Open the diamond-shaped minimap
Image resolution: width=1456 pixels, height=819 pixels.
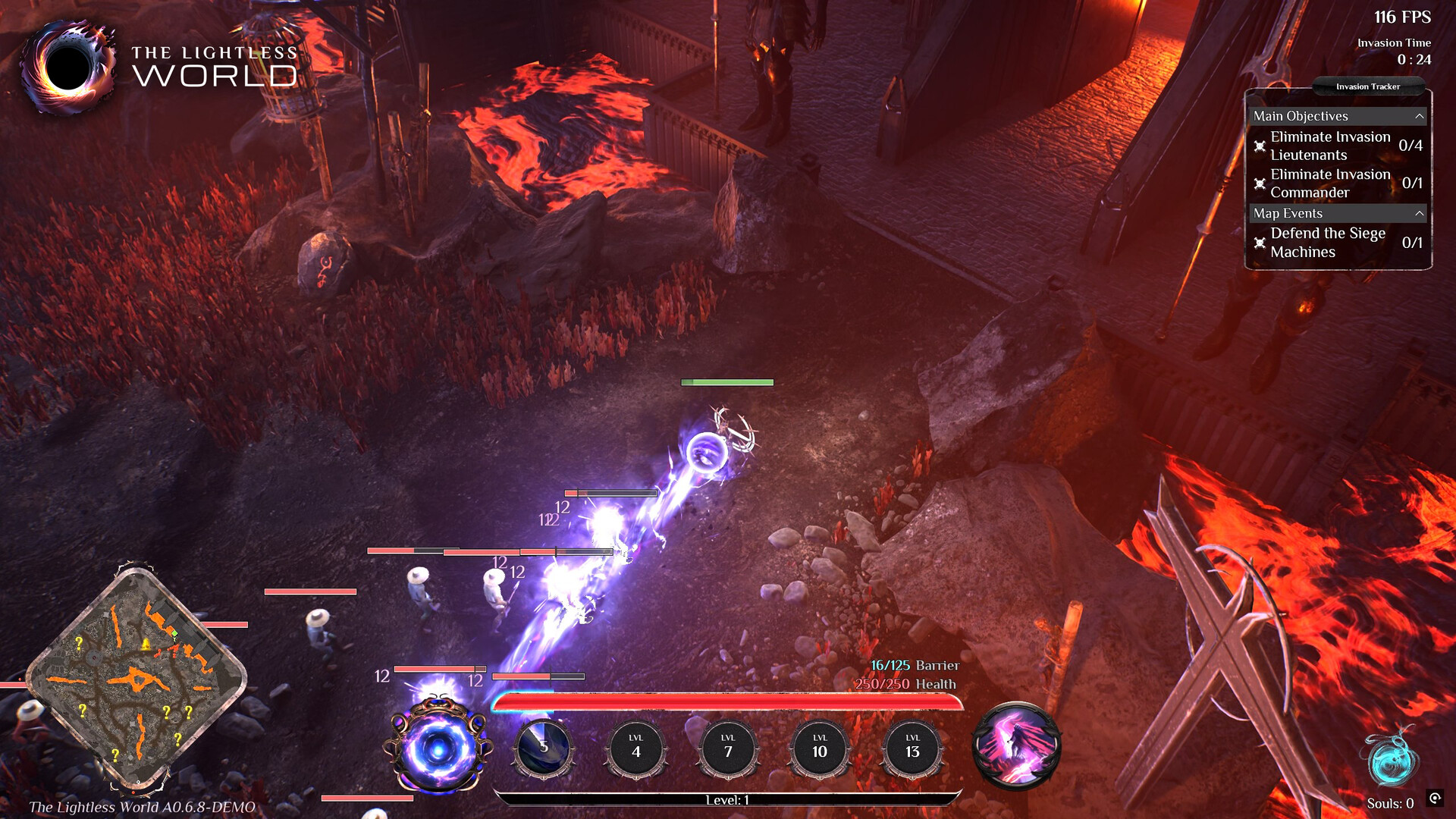pos(136,677)
